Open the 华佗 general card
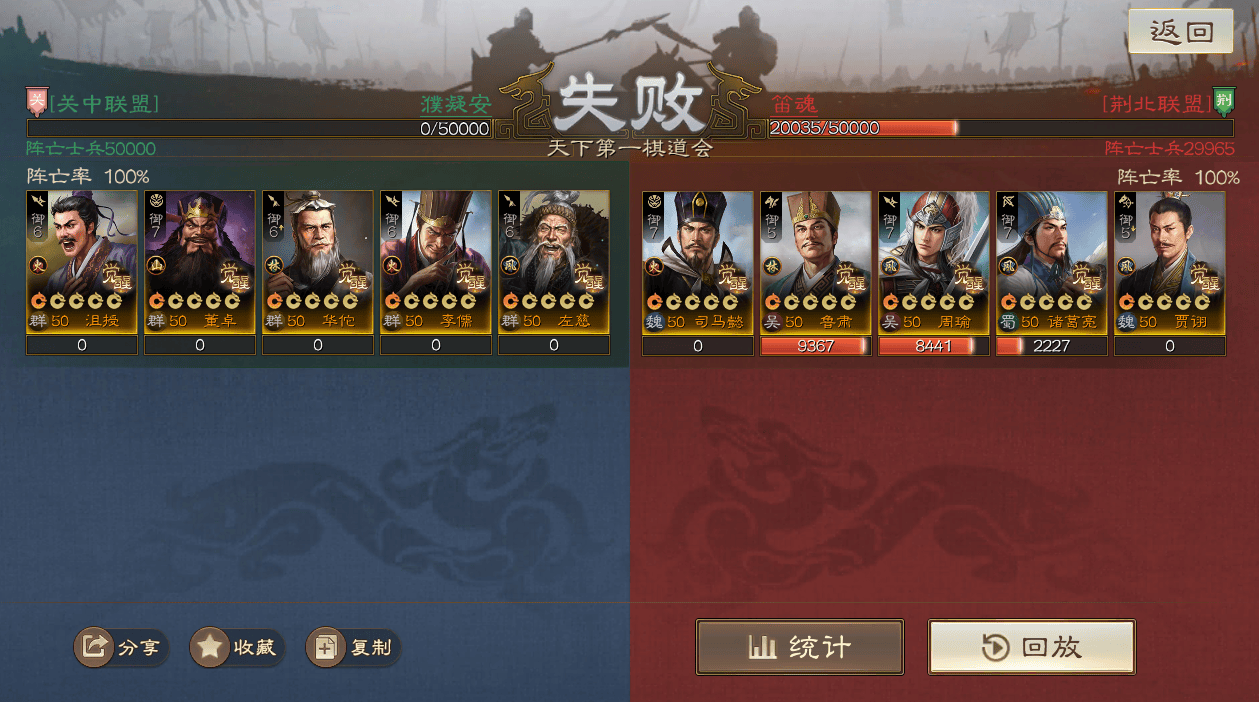Screen dimensions: 1259x702 318,262
